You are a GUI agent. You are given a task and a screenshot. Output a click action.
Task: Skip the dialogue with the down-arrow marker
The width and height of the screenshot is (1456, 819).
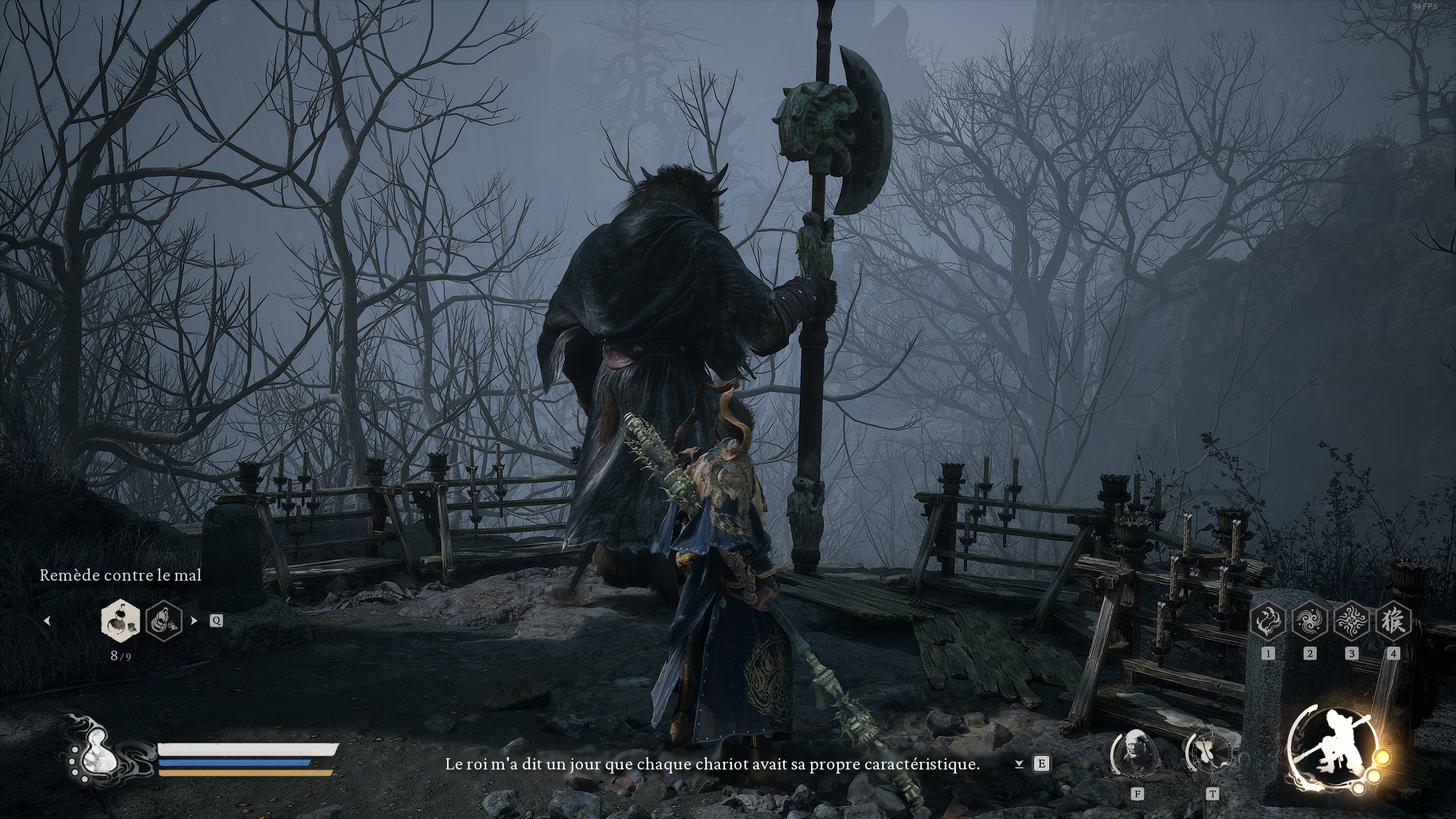[1019, 765]
